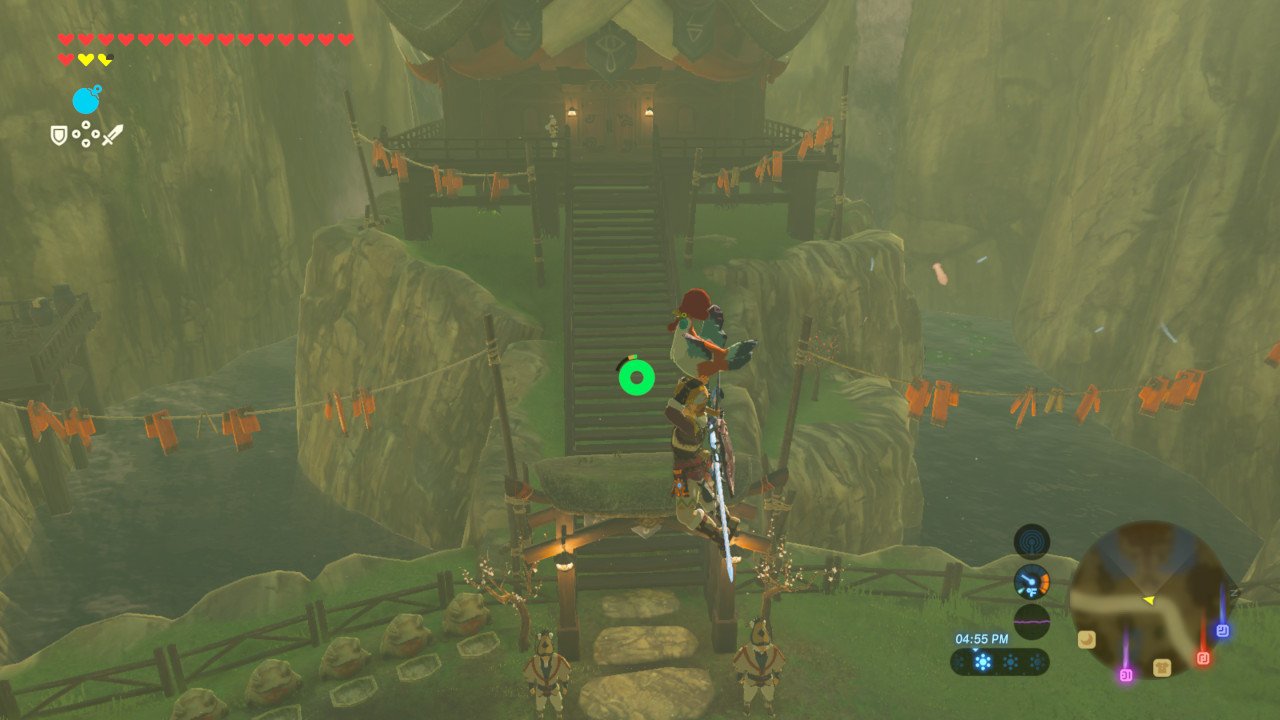Open the Sheikah Sensor signal icon
The image size is (1280, 720).
1031,541
